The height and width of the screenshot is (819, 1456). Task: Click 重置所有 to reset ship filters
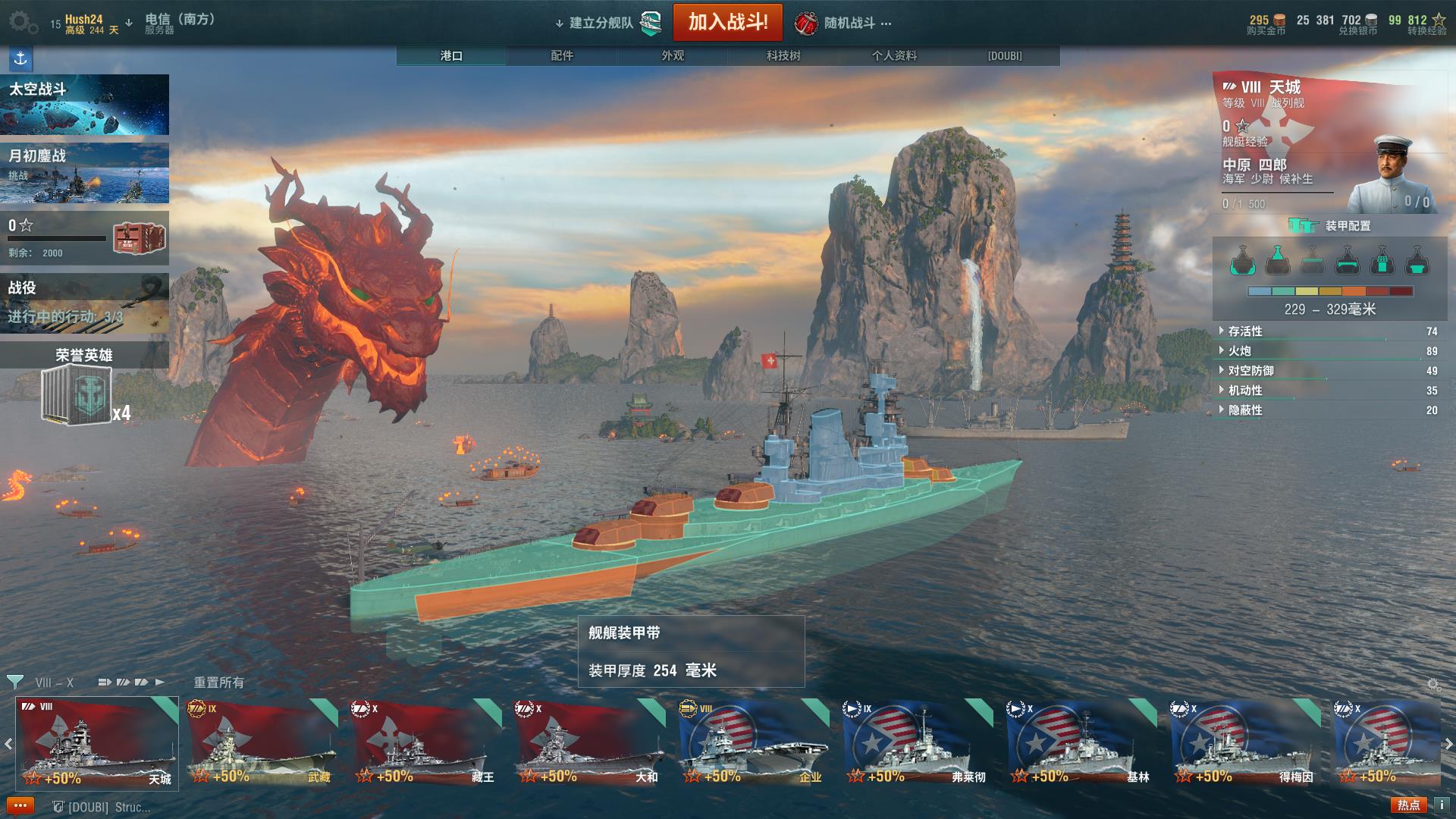coord(218,682)
